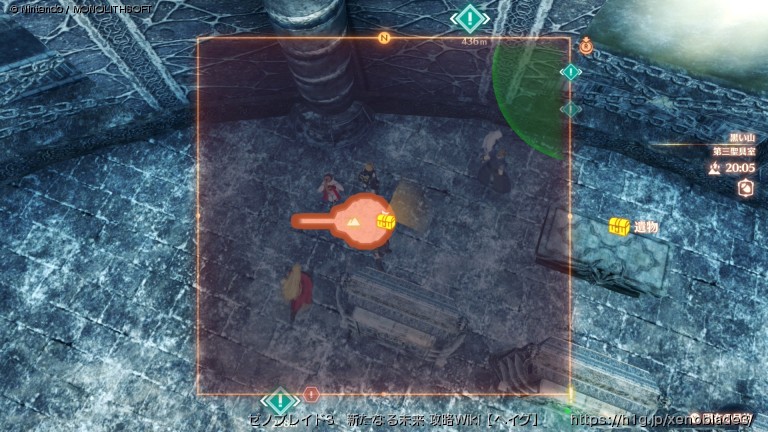Select the orange medal icon at the map corner

coord(585,44)
